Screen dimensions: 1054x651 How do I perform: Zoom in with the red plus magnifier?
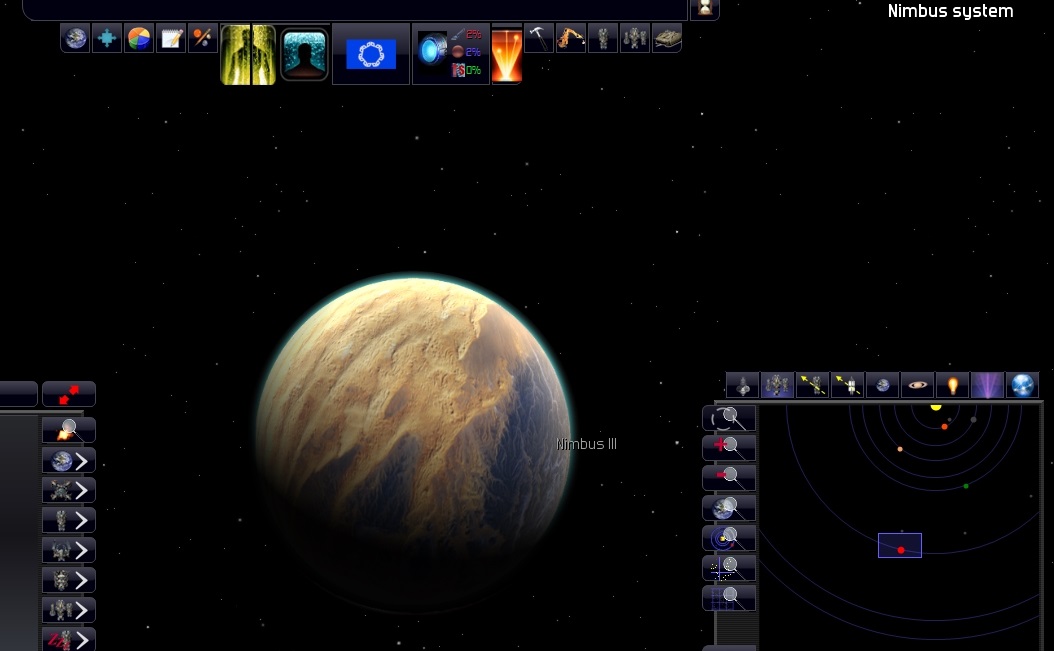tap(730, 448)
